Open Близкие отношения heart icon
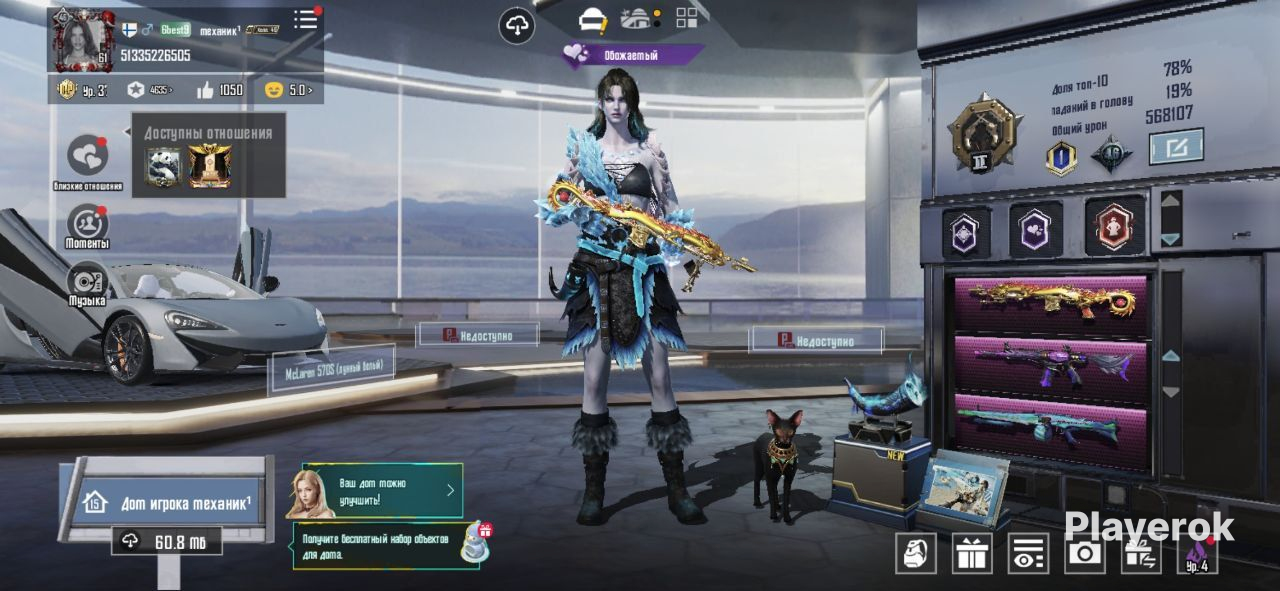The image size is (1280, 591). (88, 156)
